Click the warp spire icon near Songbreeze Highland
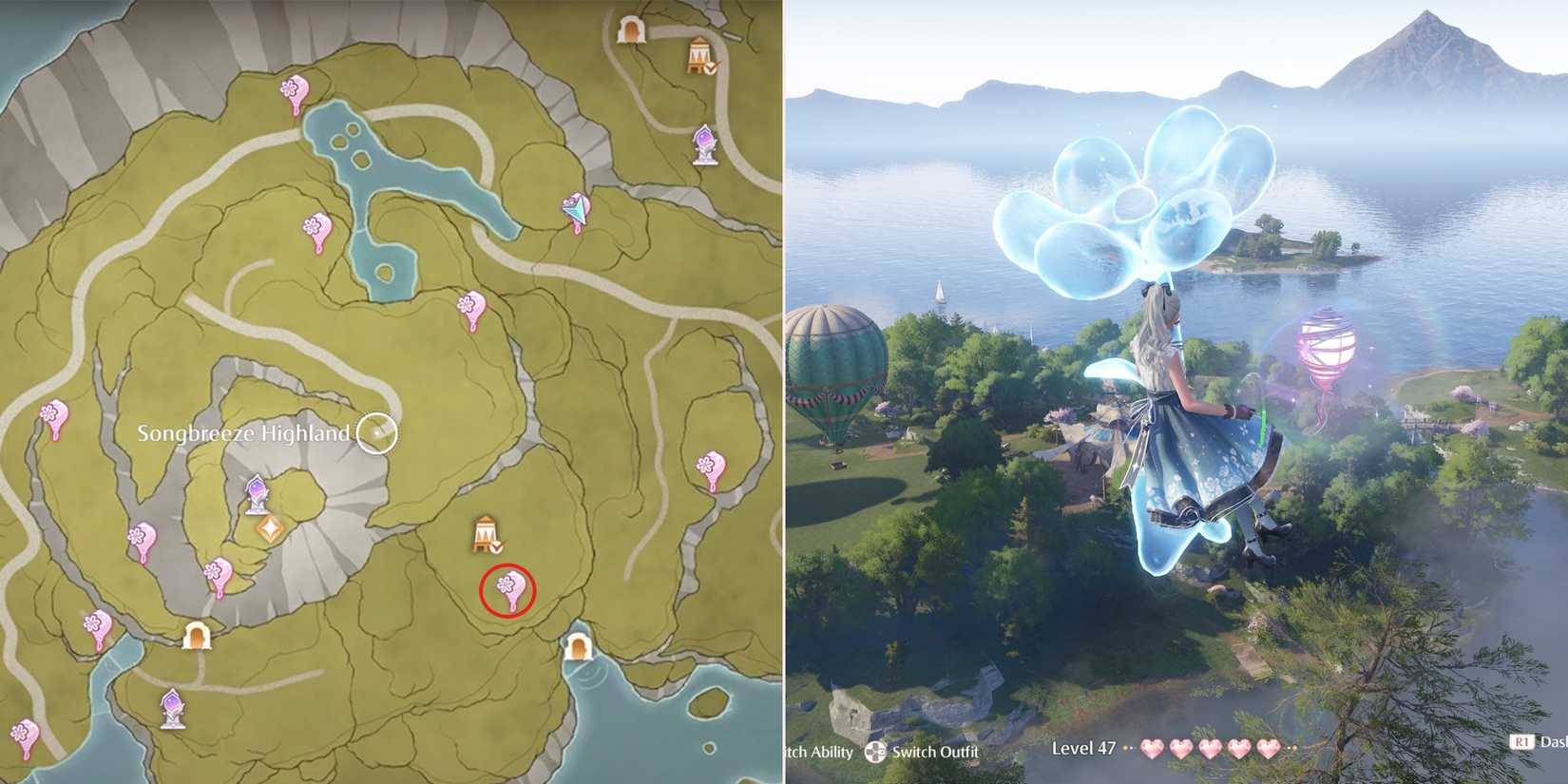This screenshot has width=1568, height=784. pyautogui.click(x=255, y=492)
